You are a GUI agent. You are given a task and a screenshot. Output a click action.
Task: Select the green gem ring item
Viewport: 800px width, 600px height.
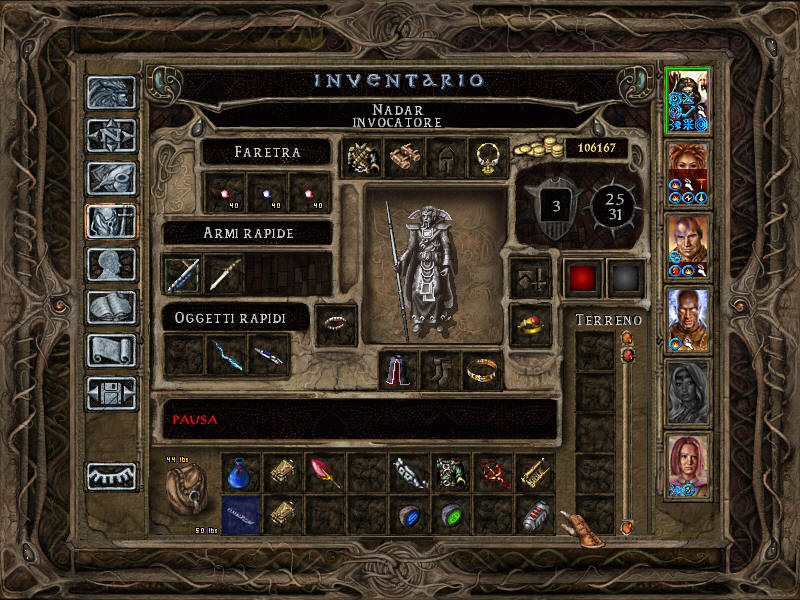point(451,515)
